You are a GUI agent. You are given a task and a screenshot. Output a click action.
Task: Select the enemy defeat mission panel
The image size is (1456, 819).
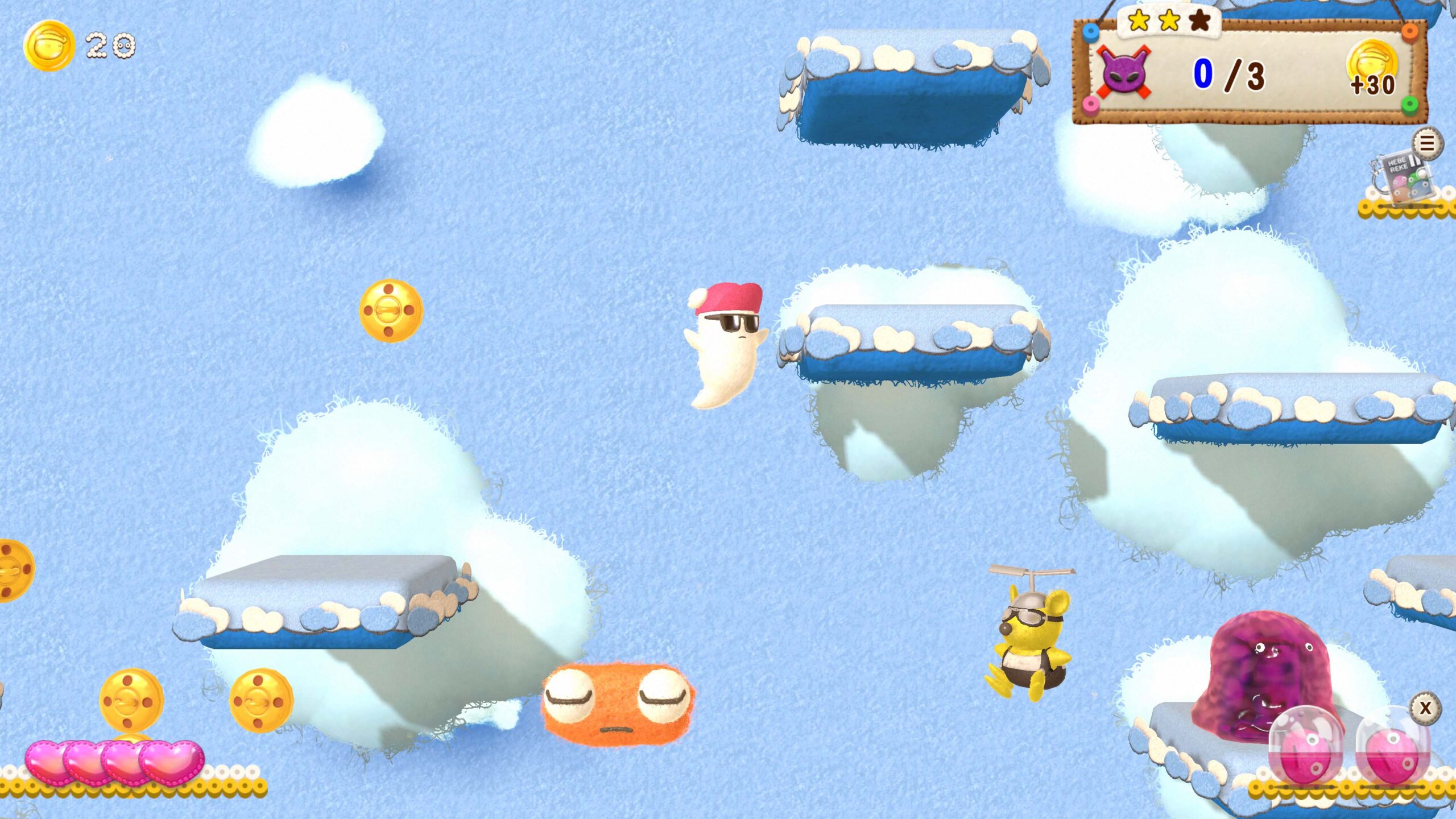pyautogui.click(x=1249, y=73)
